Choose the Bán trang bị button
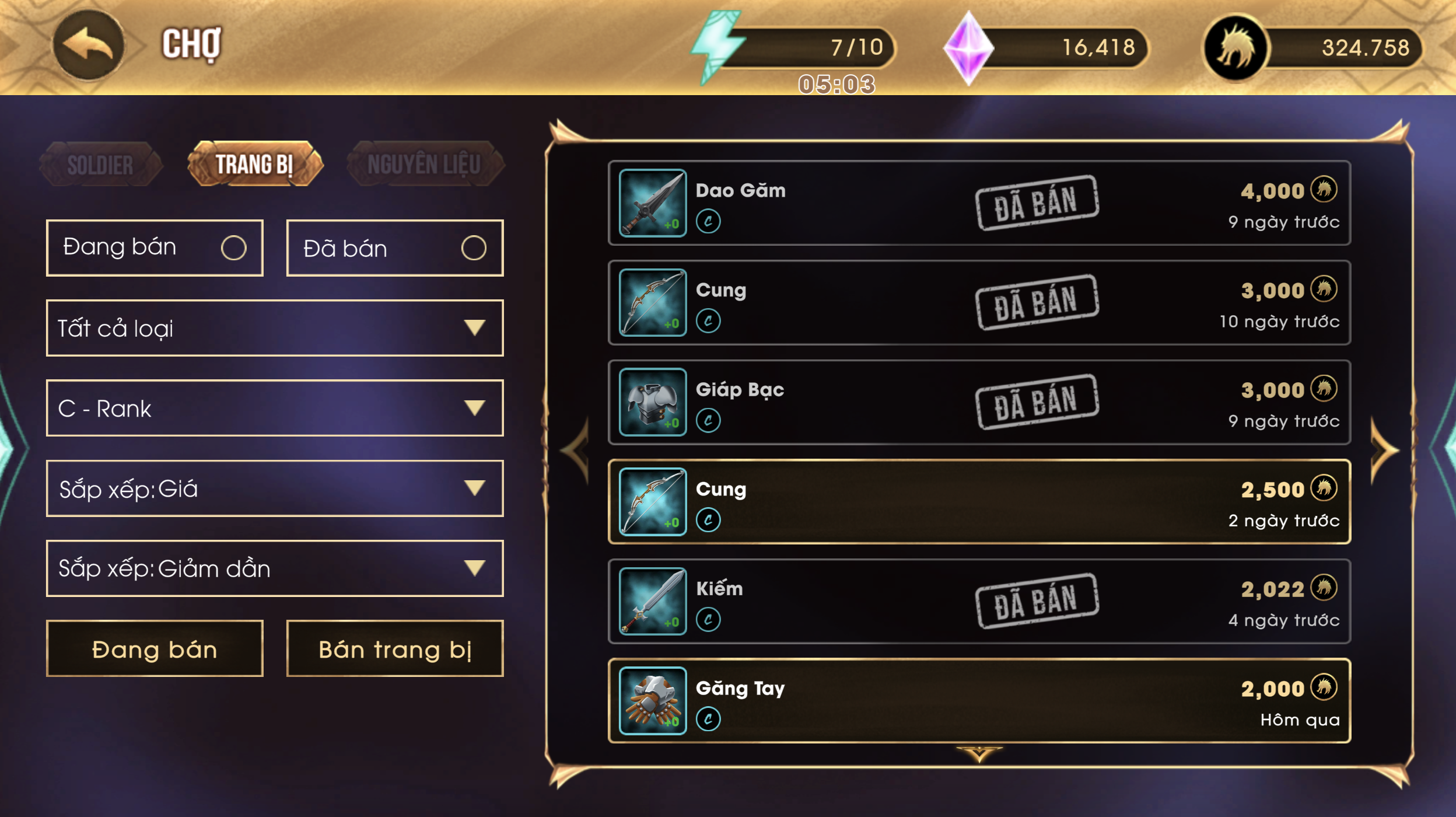The width and height of the screenshot is (1456, 817). coord(395,649)
